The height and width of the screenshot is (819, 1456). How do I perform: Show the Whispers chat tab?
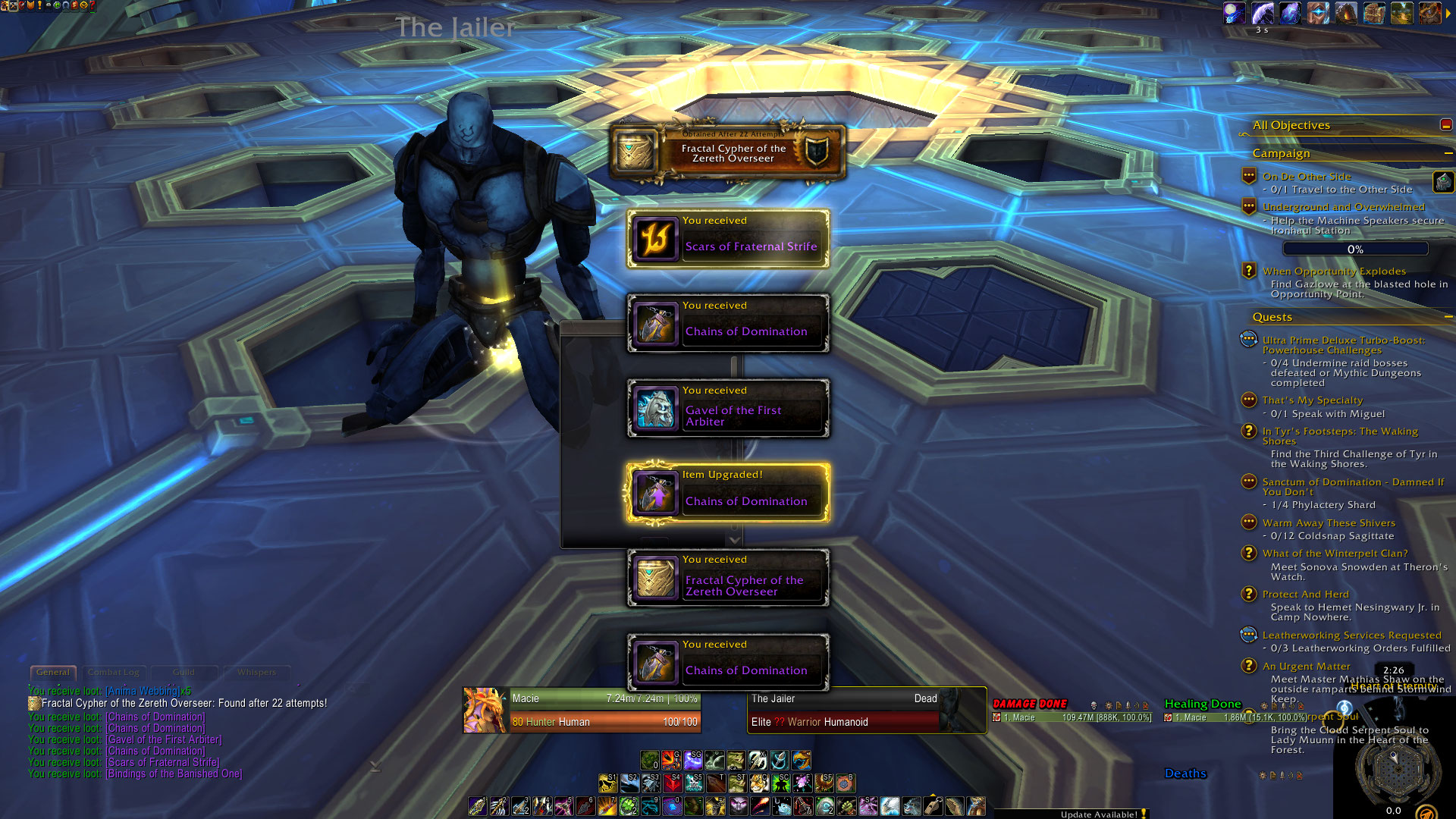coord(256,673)
